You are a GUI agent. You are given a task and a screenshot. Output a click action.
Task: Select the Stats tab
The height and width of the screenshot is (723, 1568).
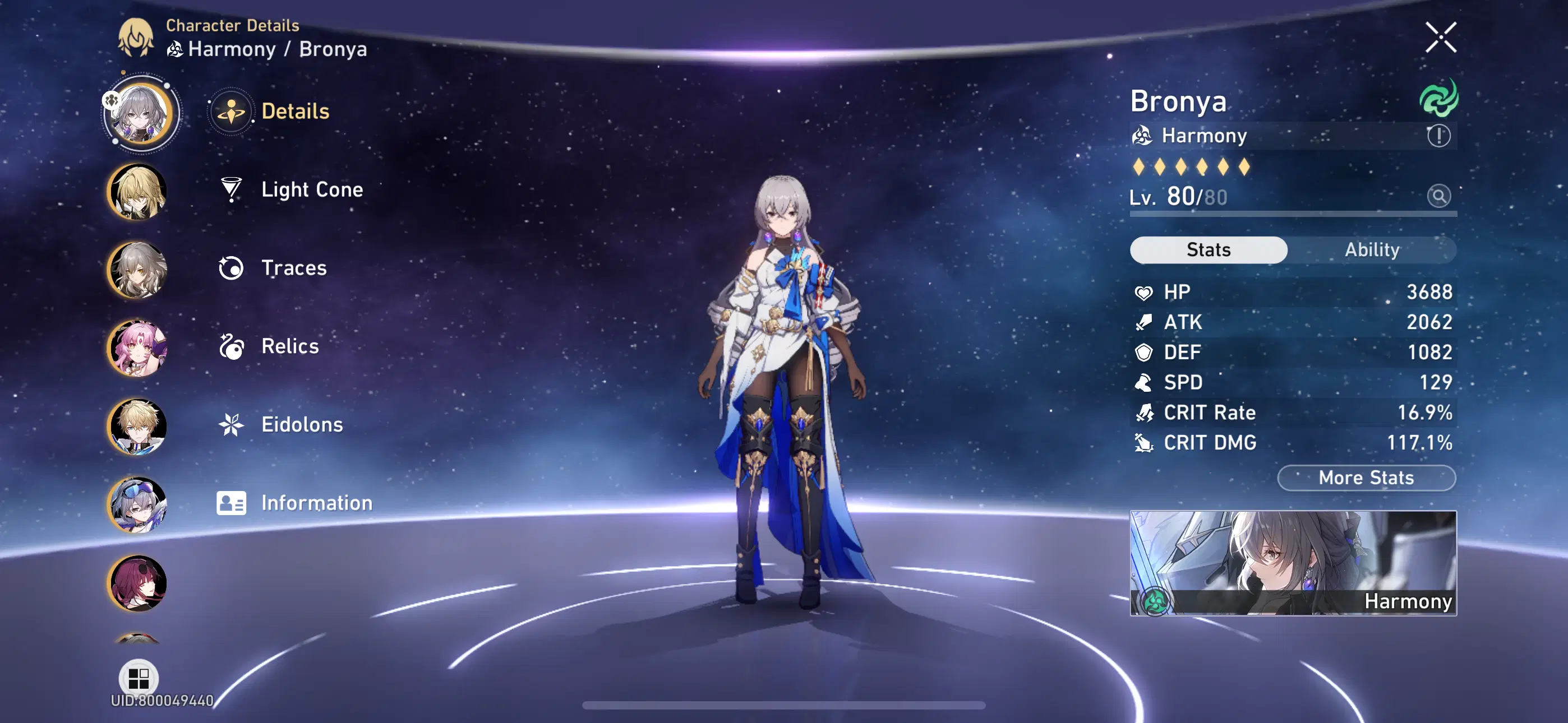click(x=1209, y=249)
